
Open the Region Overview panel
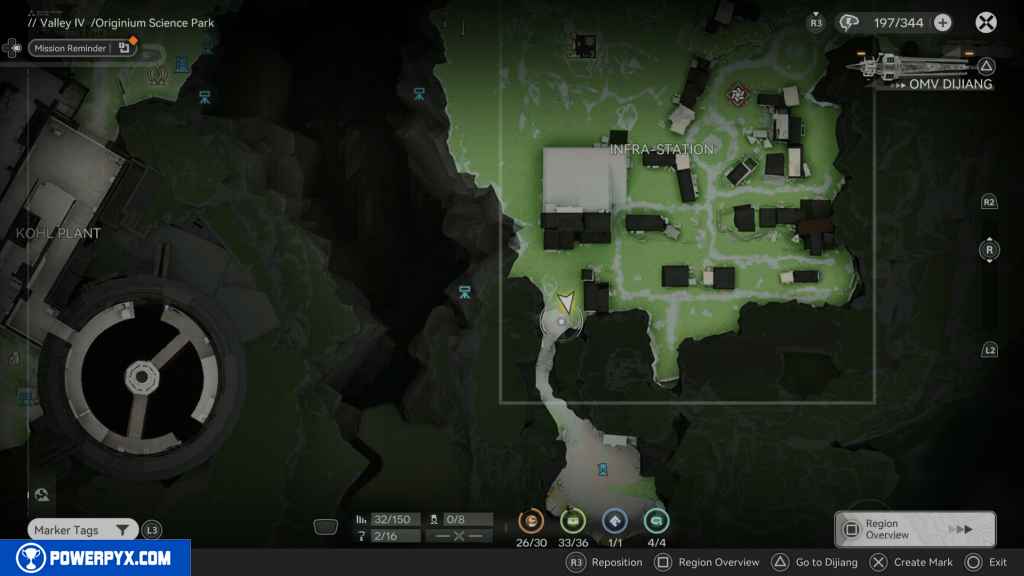click(914, 529)
